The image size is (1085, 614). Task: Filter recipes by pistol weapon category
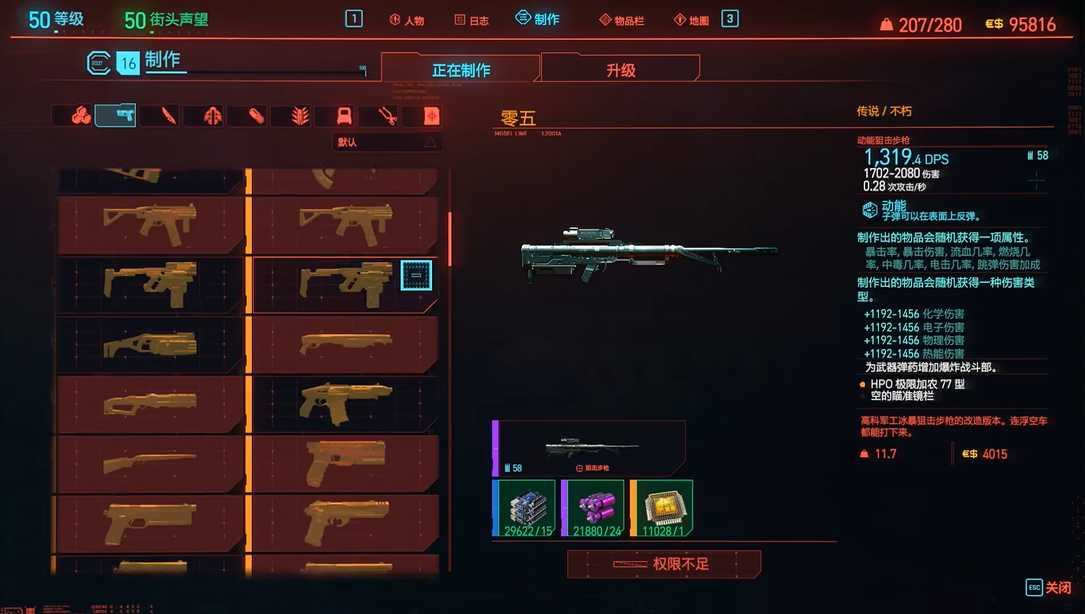[115, 116]
